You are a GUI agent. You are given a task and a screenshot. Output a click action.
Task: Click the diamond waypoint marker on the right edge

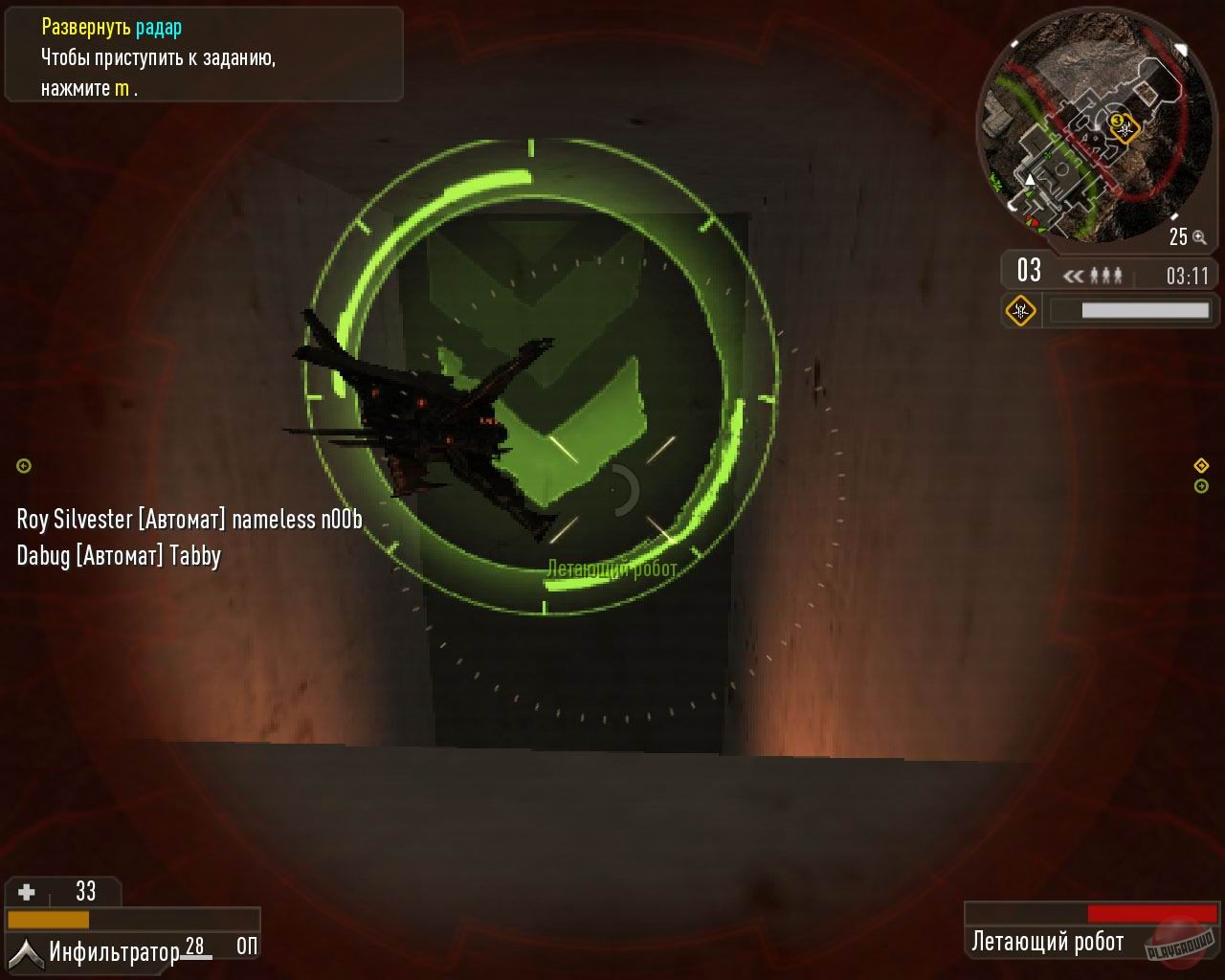click(1200, 466)
